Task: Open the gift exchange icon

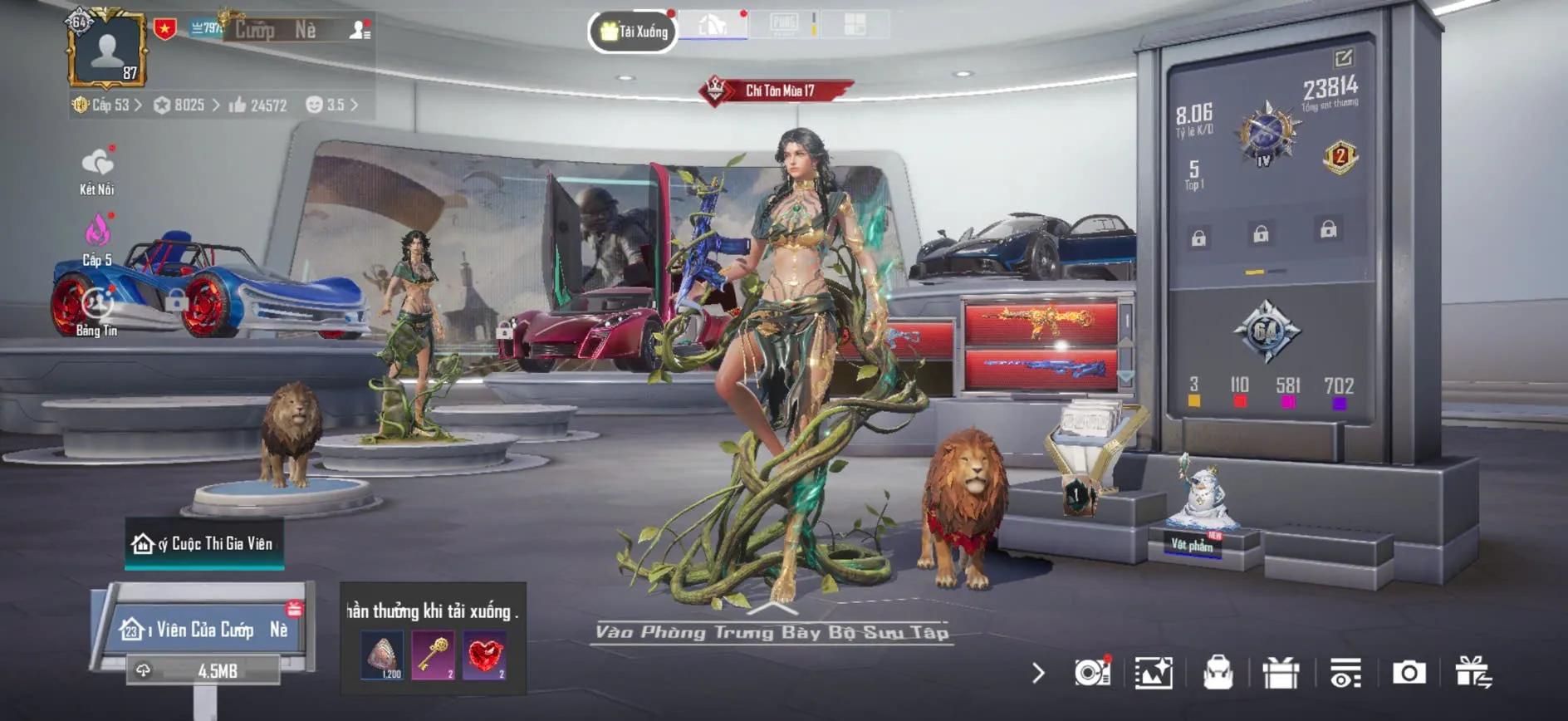Action: click(x=1472, y=673)
